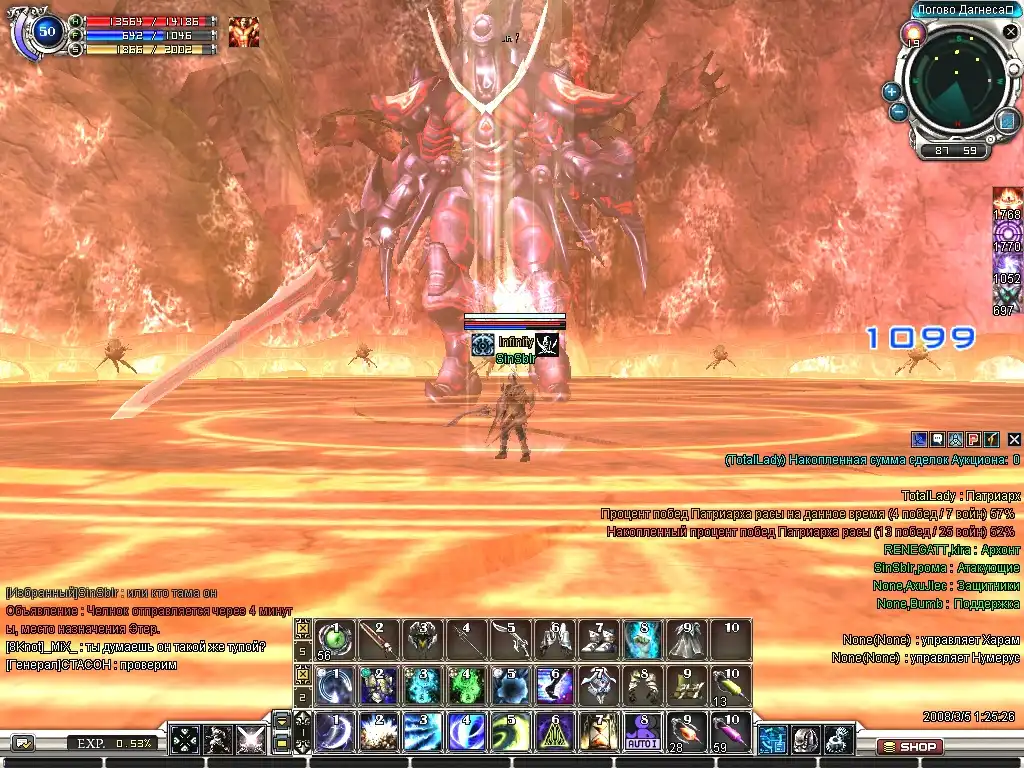Click the red flaming buff icon near health bars
Image resolution: width=1024 pixels, height=768 pixels.
[243, 32]
